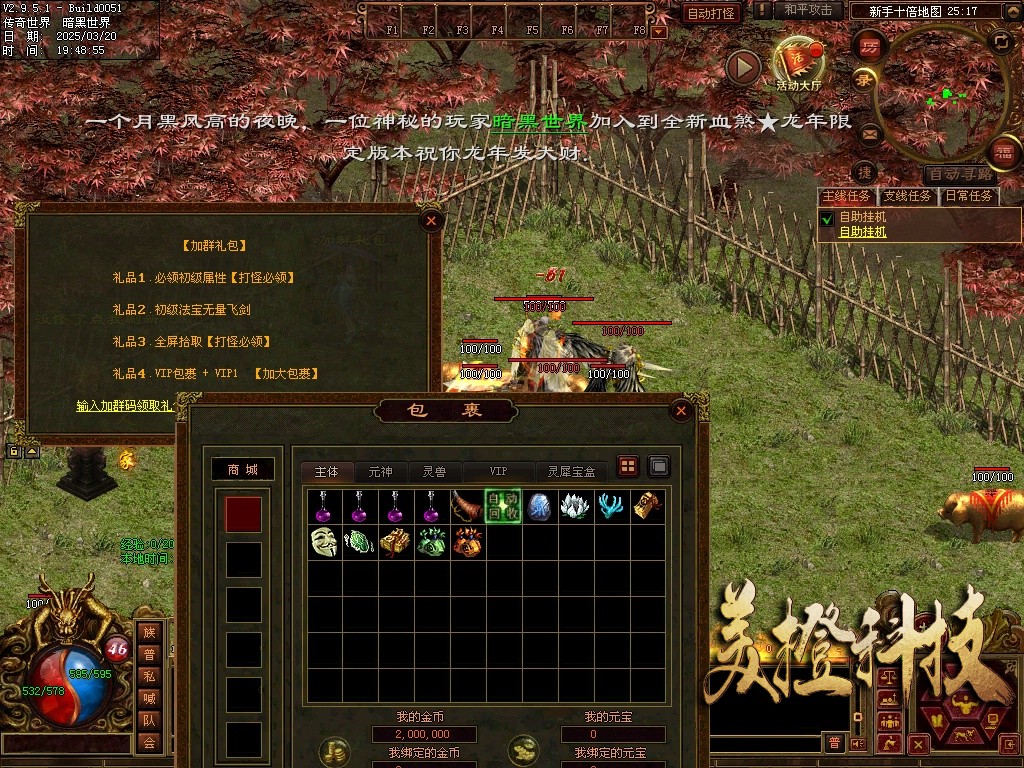Pick the Guy Fawkes mask item
The width and height of the screenshot is (1024, 768).
[x=324, y=542]
